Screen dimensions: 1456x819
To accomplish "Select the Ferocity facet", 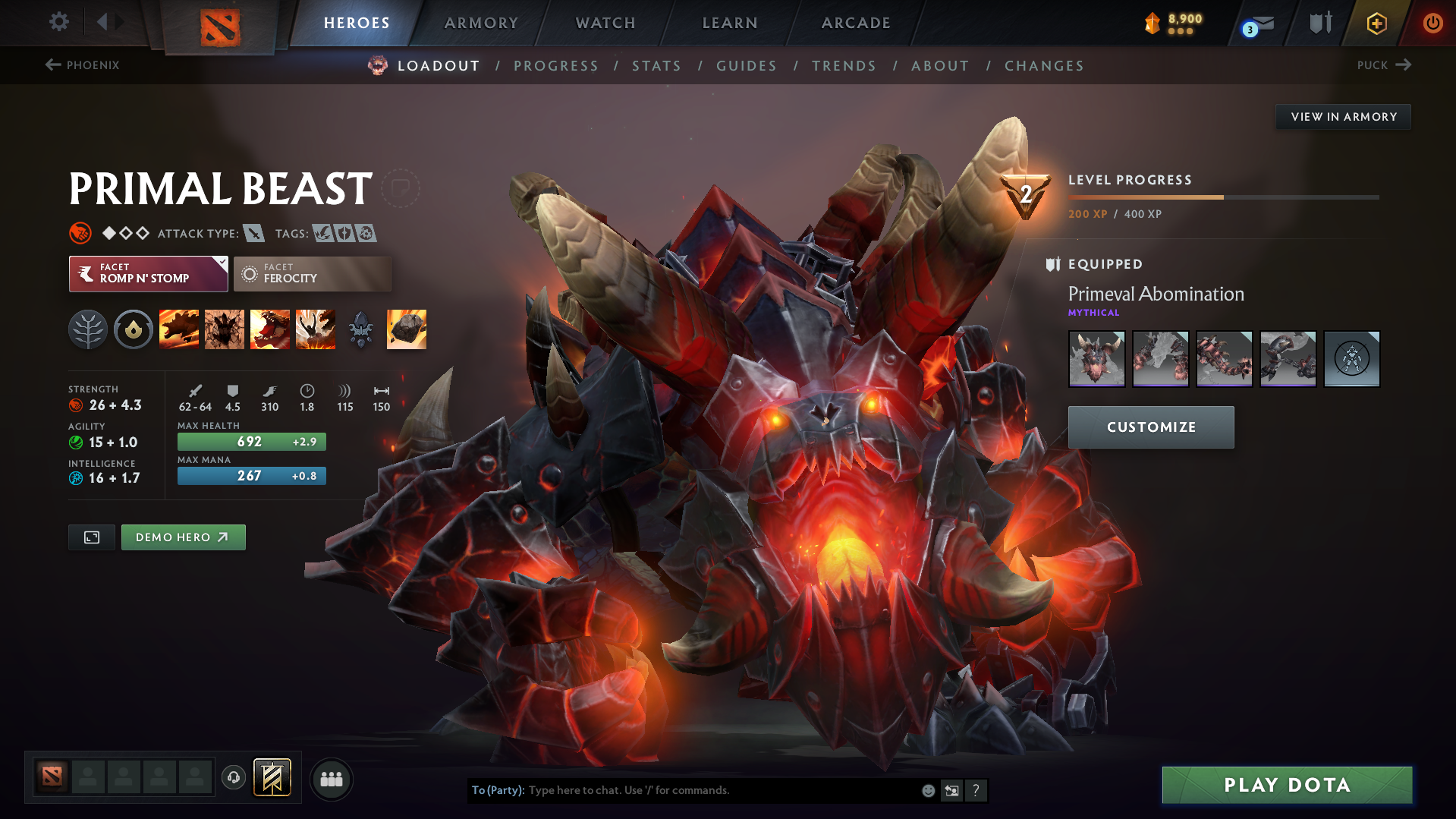I will pyautogui.click(x=312, y=274).
